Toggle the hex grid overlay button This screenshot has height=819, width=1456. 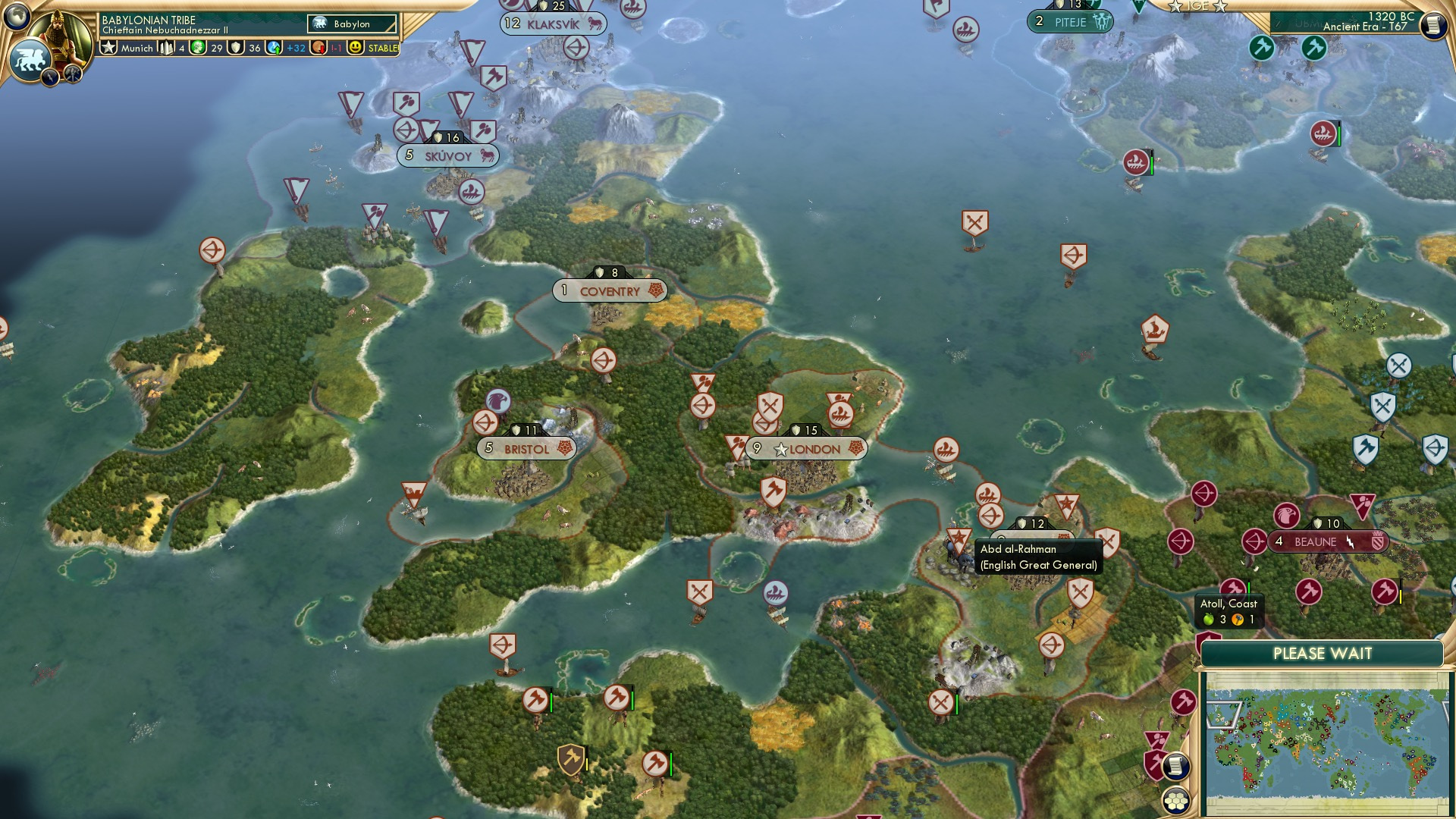[1176, 802]
